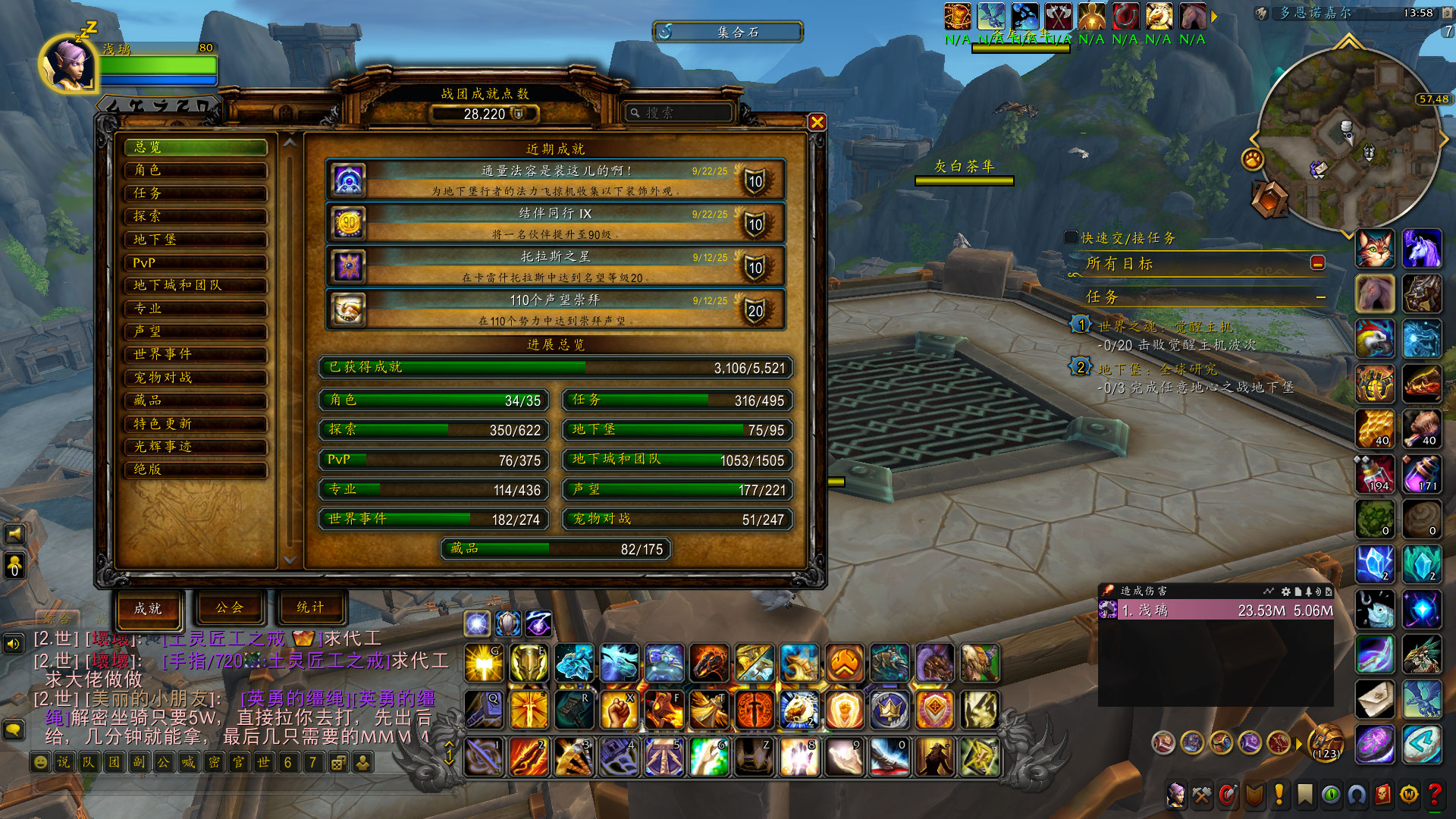Choose the PvP achievement category

196,262
